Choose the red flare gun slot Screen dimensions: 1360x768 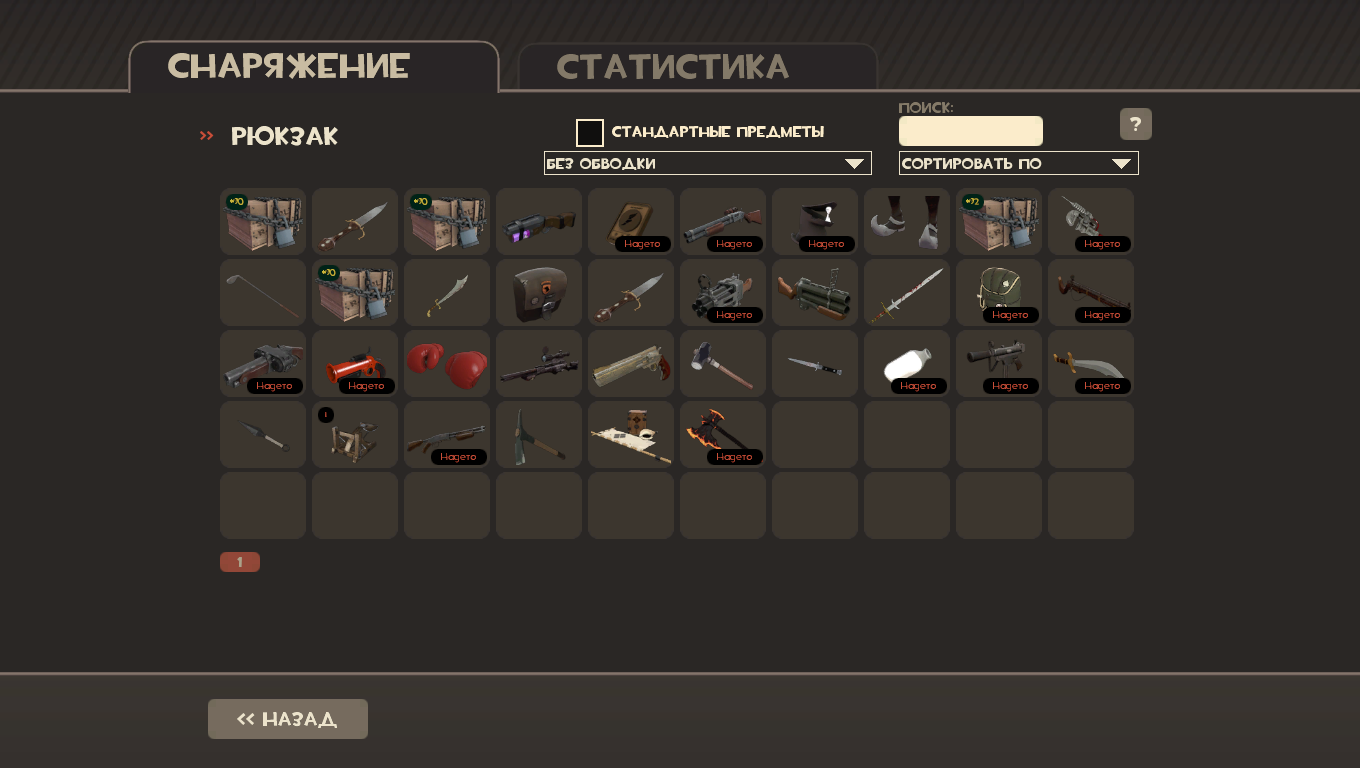tap(355, 364)
